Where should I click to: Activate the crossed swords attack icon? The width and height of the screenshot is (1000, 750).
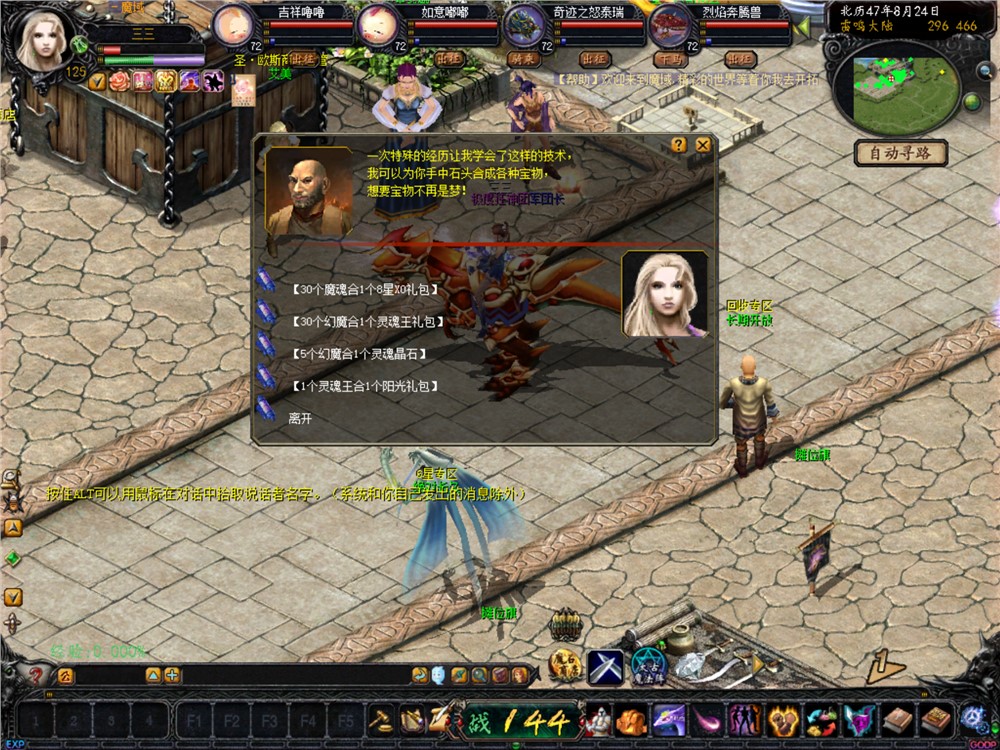[x=605, y=667]
